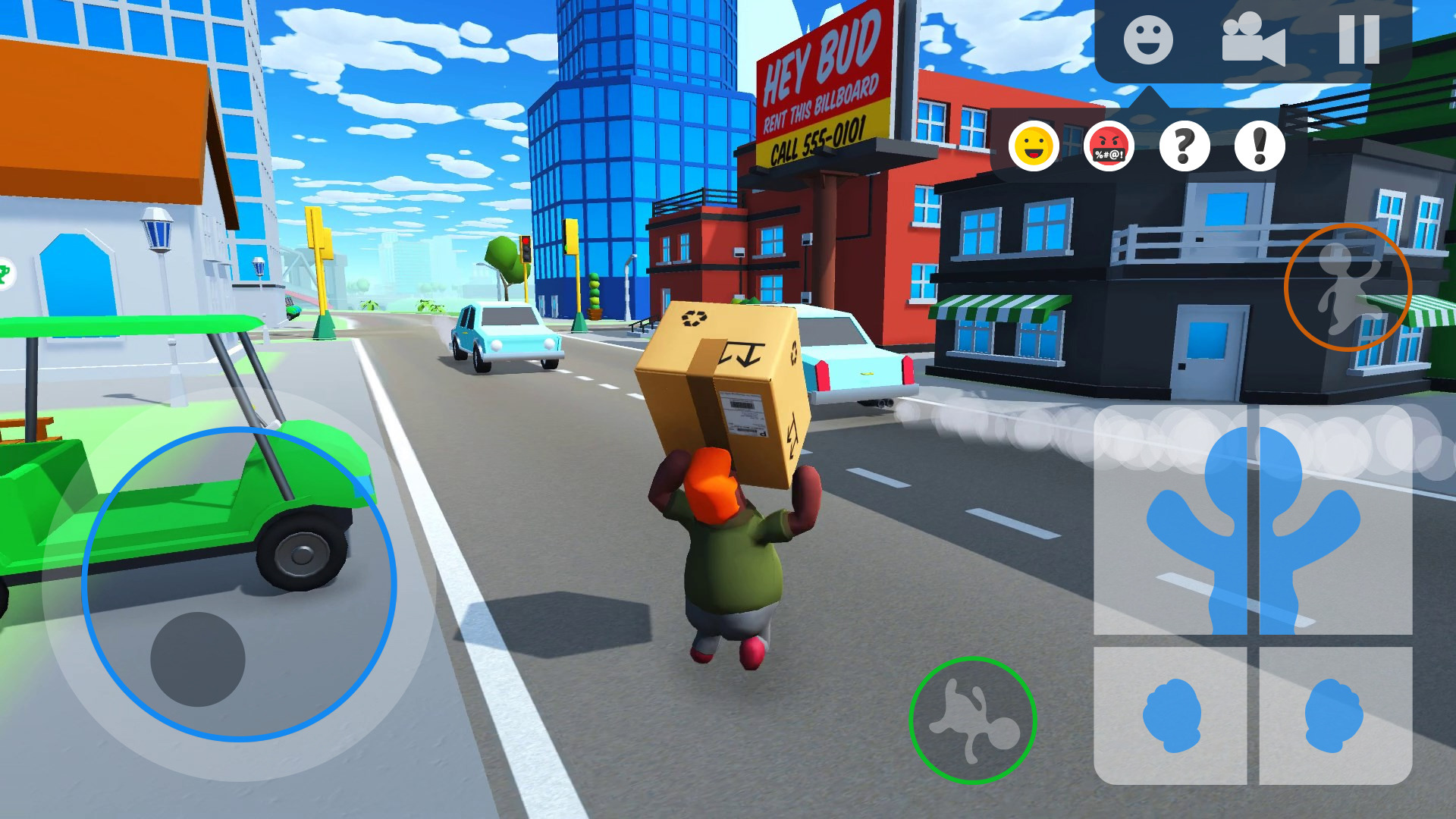Tap the orange-ringed jump action button

pyautogui.click(x=1348, y=287)
